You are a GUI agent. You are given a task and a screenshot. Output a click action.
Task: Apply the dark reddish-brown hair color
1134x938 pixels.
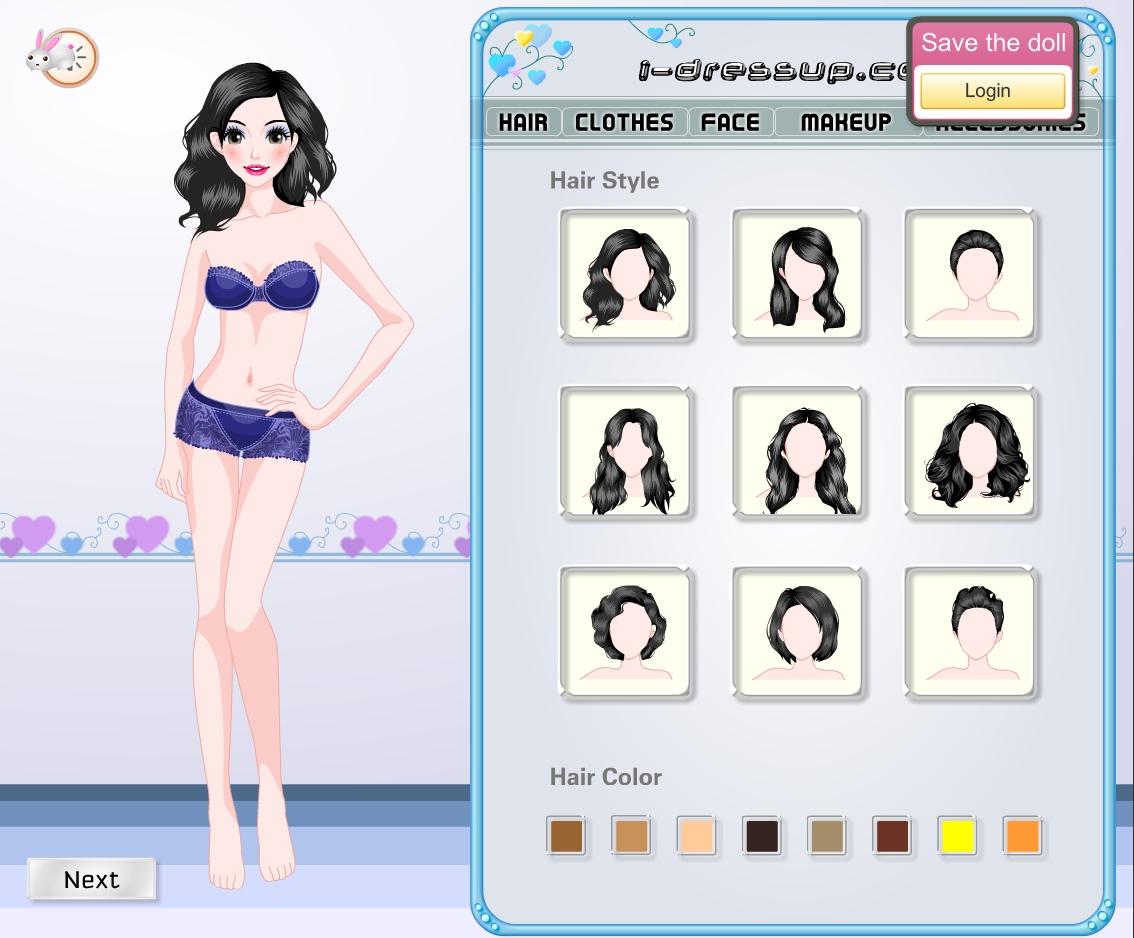coord(892,835)
